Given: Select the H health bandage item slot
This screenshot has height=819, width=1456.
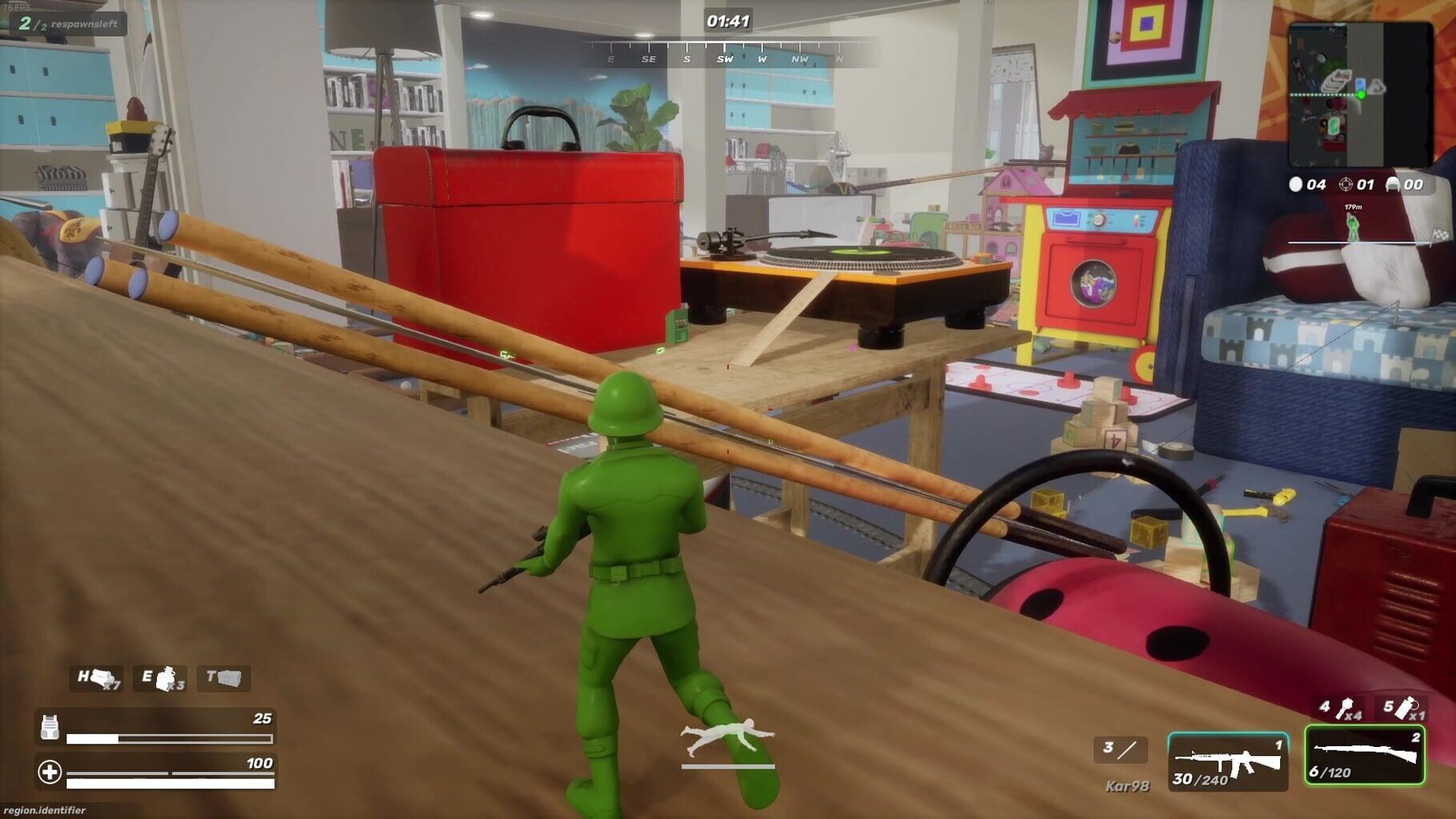Looking at the screenshot, I should (94, 679).
